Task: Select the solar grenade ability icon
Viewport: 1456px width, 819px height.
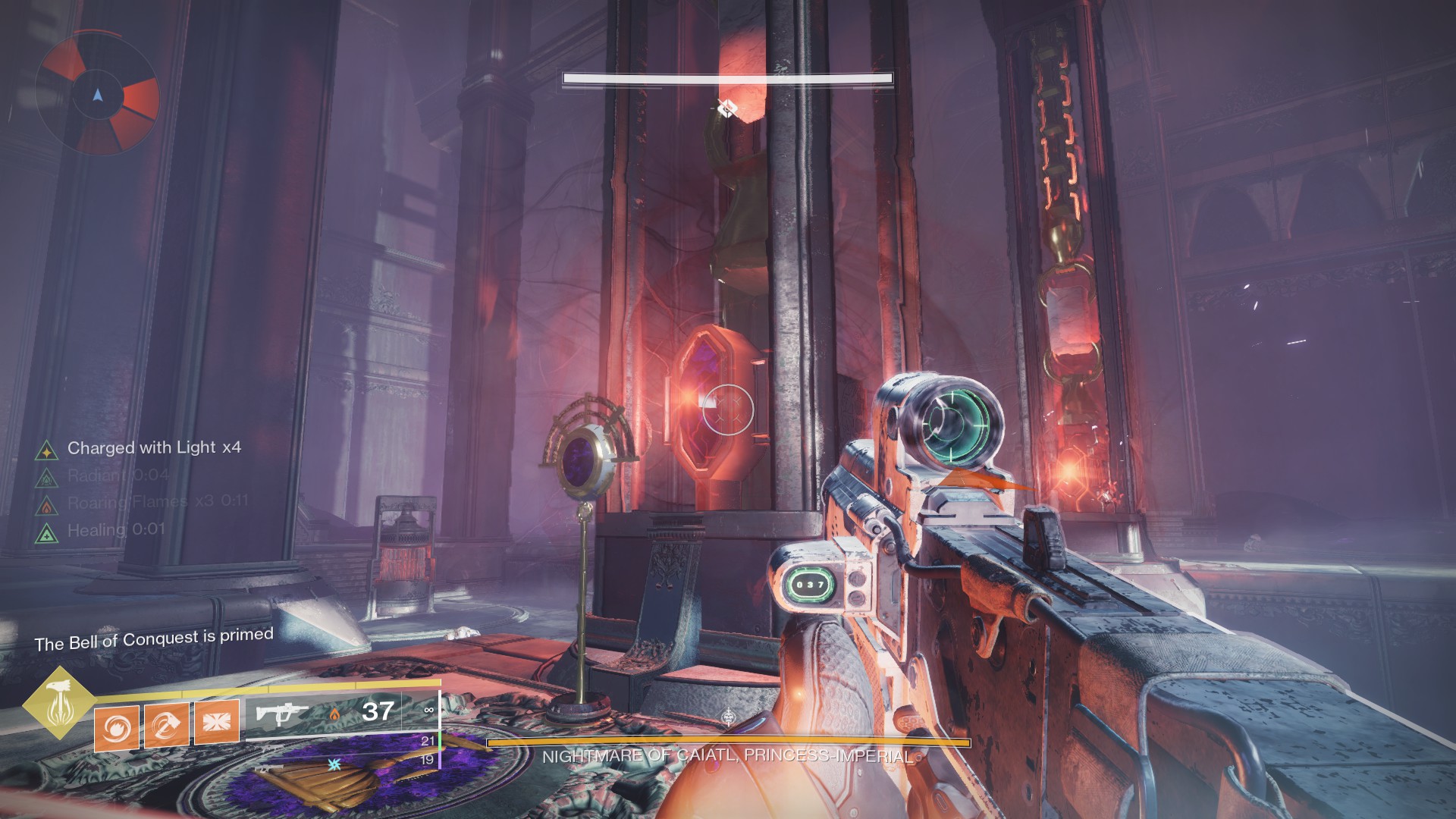Action: pos(117,727)
